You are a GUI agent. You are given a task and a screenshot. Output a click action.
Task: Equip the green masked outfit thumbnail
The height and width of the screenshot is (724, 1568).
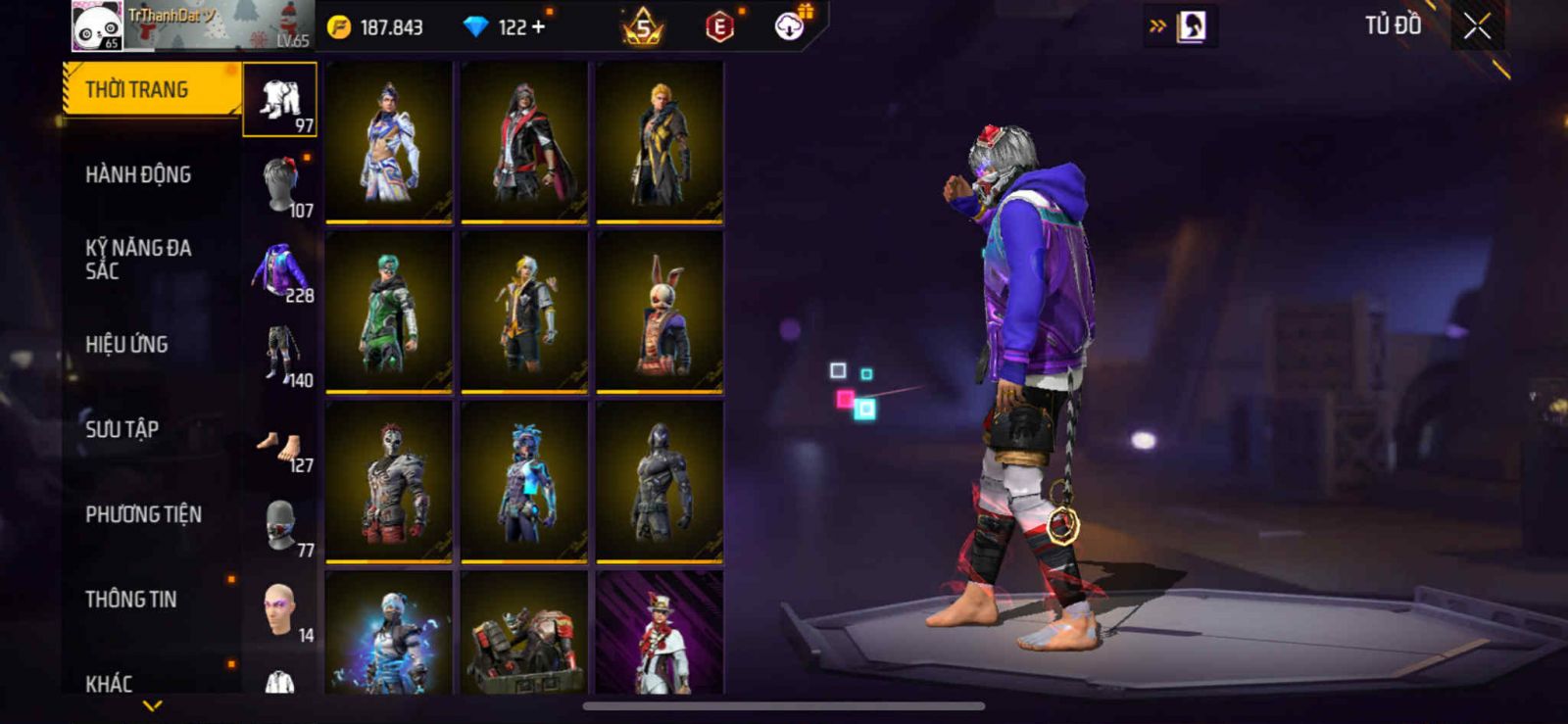[389, 314]
